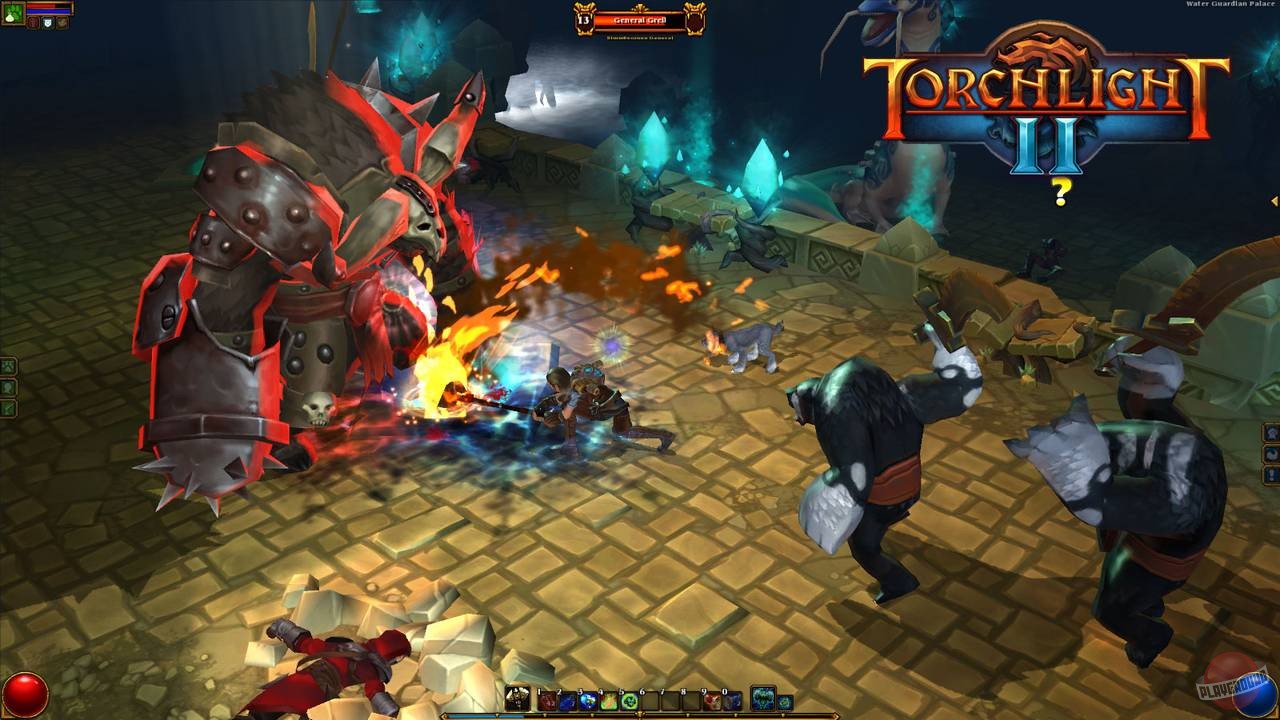The image size is (1280, 720).
Task: Use the globe skill in hotbar slot 3
Action: point(589,699)
